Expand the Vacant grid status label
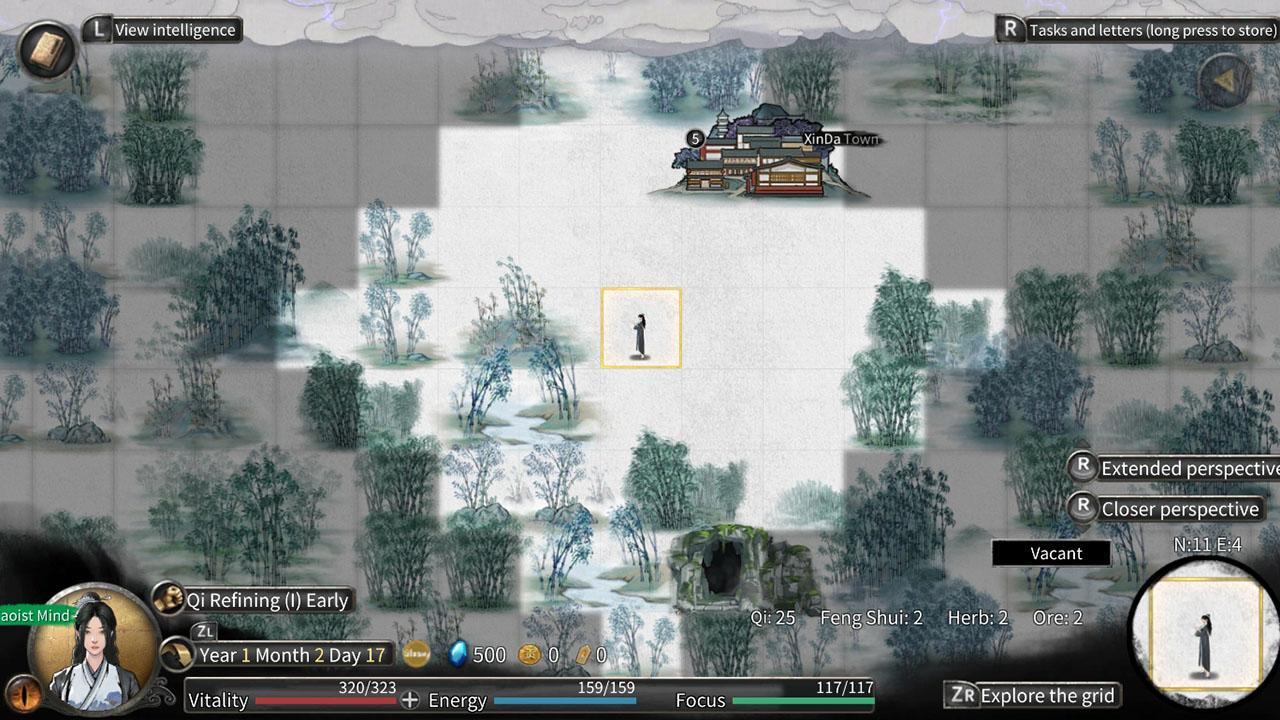1280x720 pixels. (1053, 553)
